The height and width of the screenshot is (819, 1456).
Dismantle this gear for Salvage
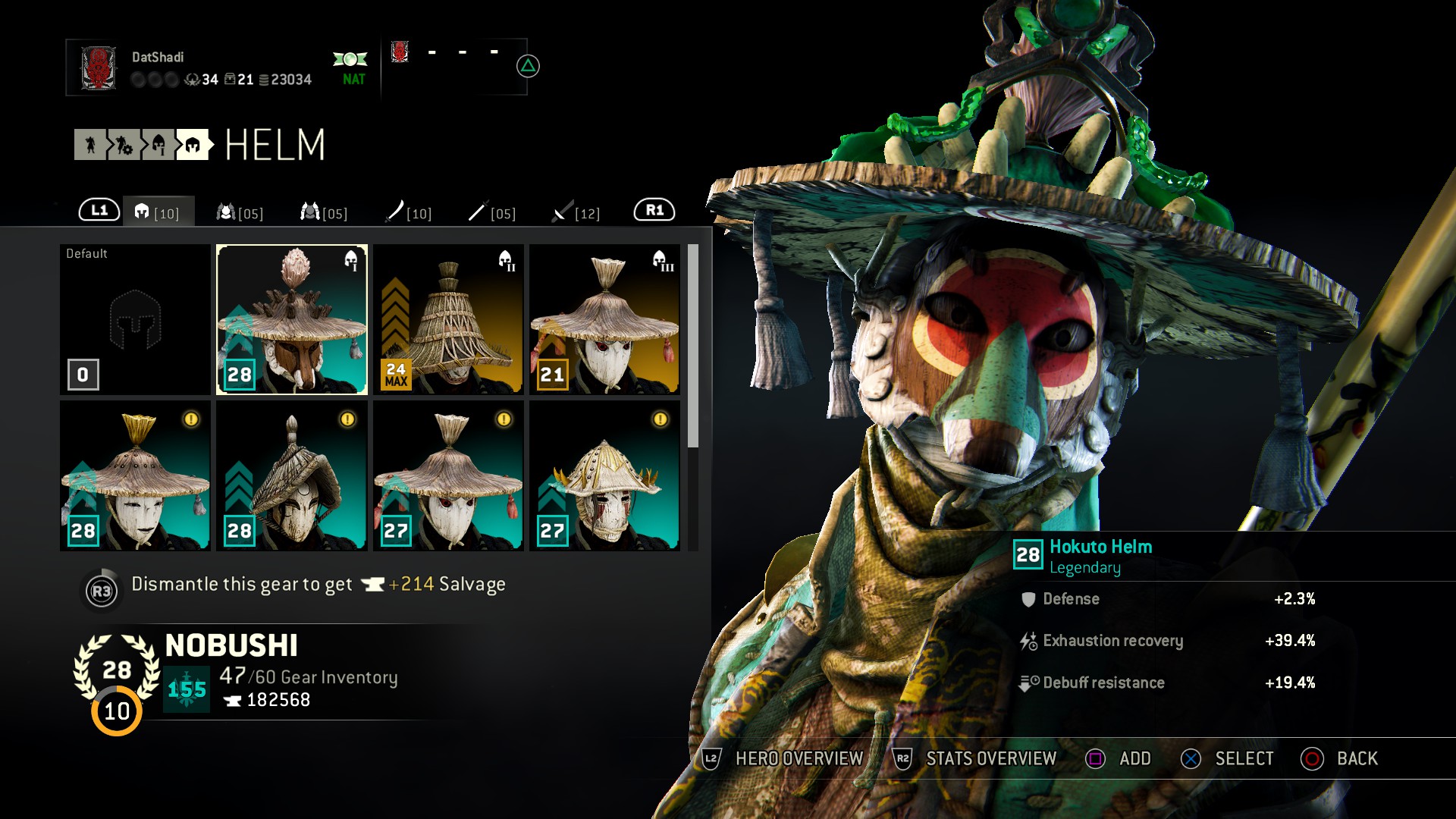(x=292, y=585)
